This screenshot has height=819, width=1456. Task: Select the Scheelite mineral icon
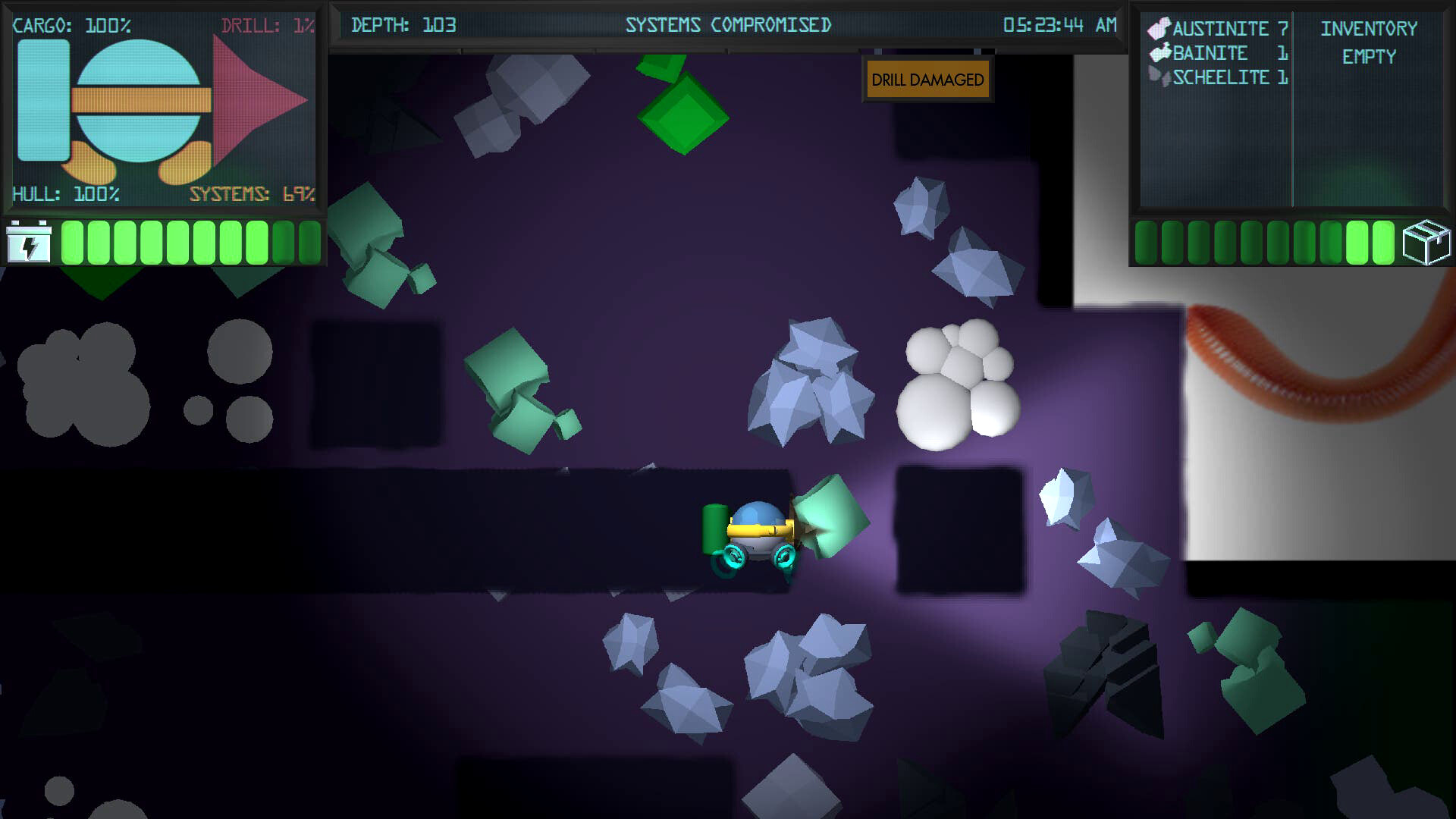pyautogui.click(x=1159, y=77)
